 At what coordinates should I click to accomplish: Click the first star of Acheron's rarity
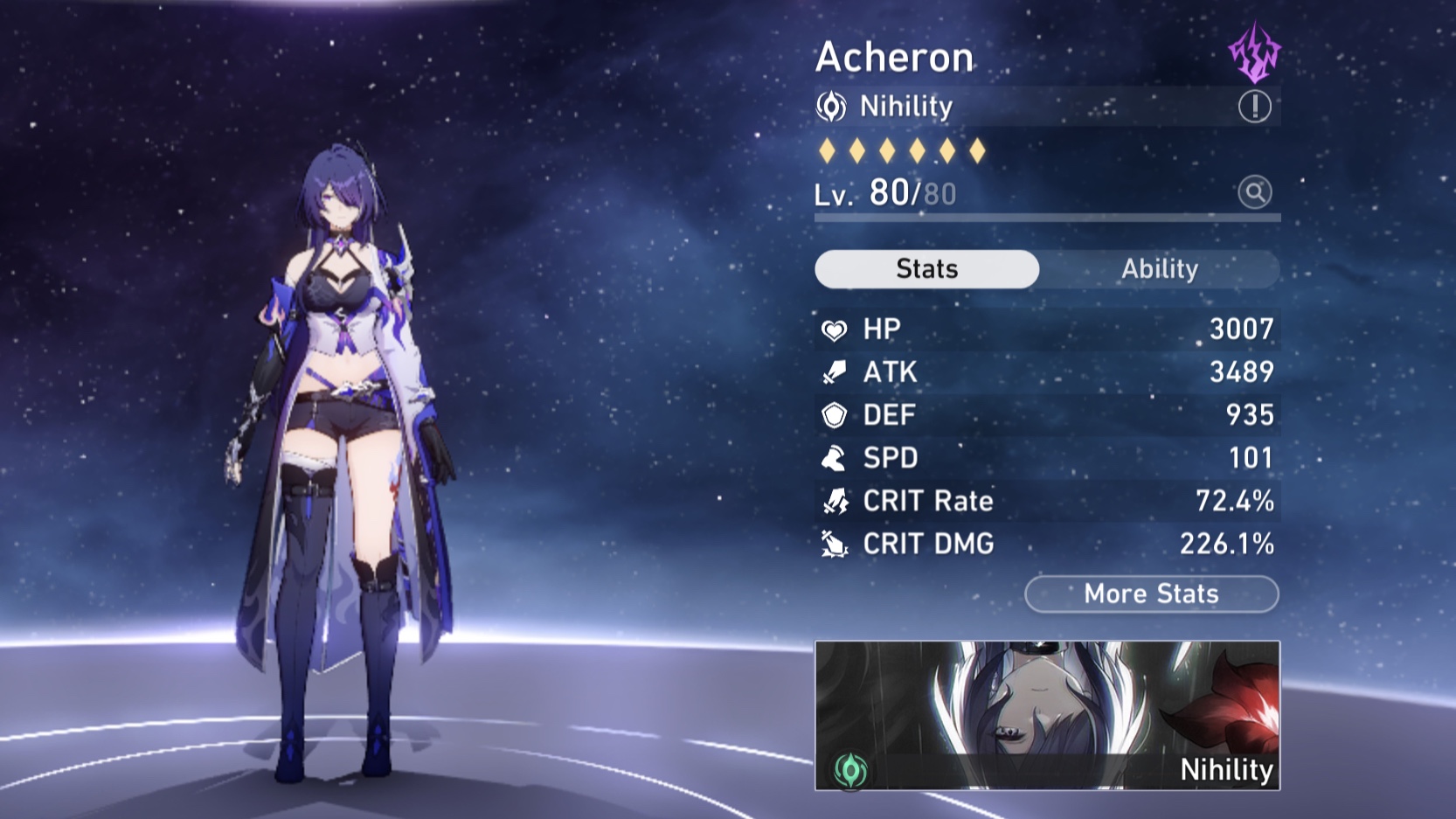click(826, 150)
